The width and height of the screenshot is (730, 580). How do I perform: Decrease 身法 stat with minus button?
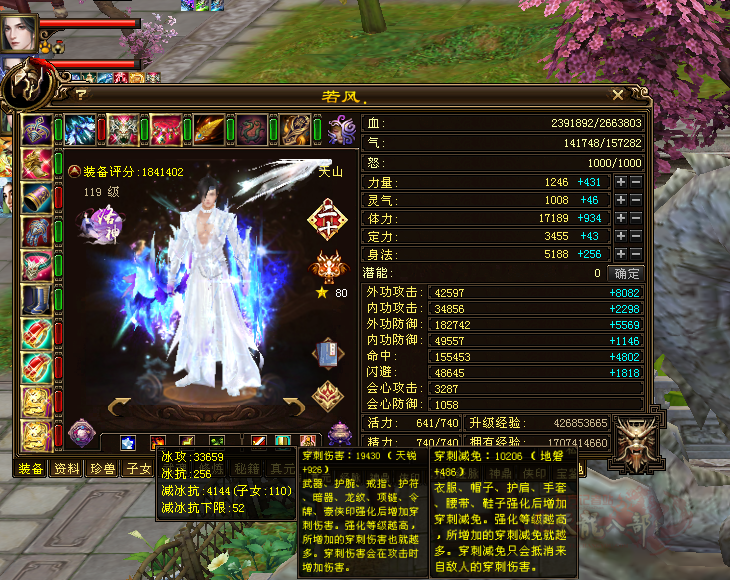[x=635, y=254]
